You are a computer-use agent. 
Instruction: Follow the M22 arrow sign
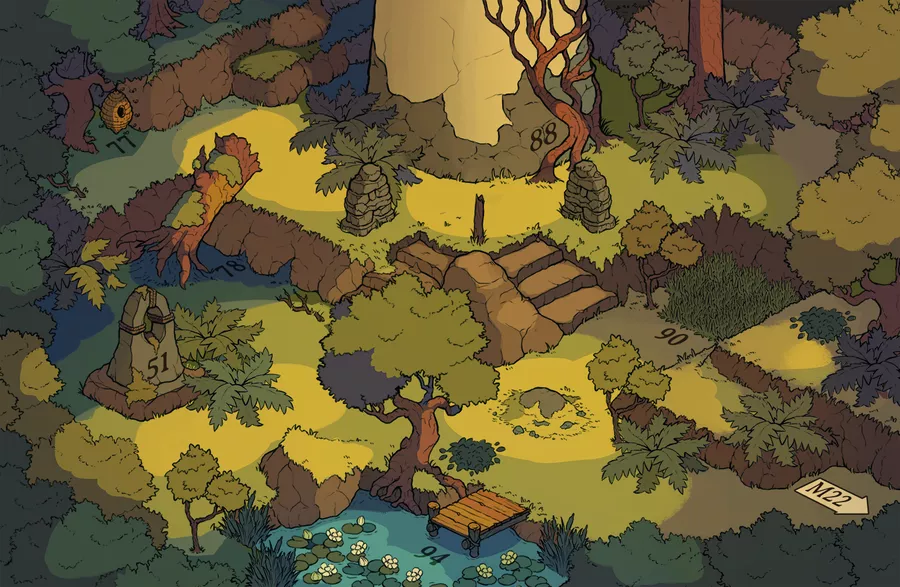[830, 496]
